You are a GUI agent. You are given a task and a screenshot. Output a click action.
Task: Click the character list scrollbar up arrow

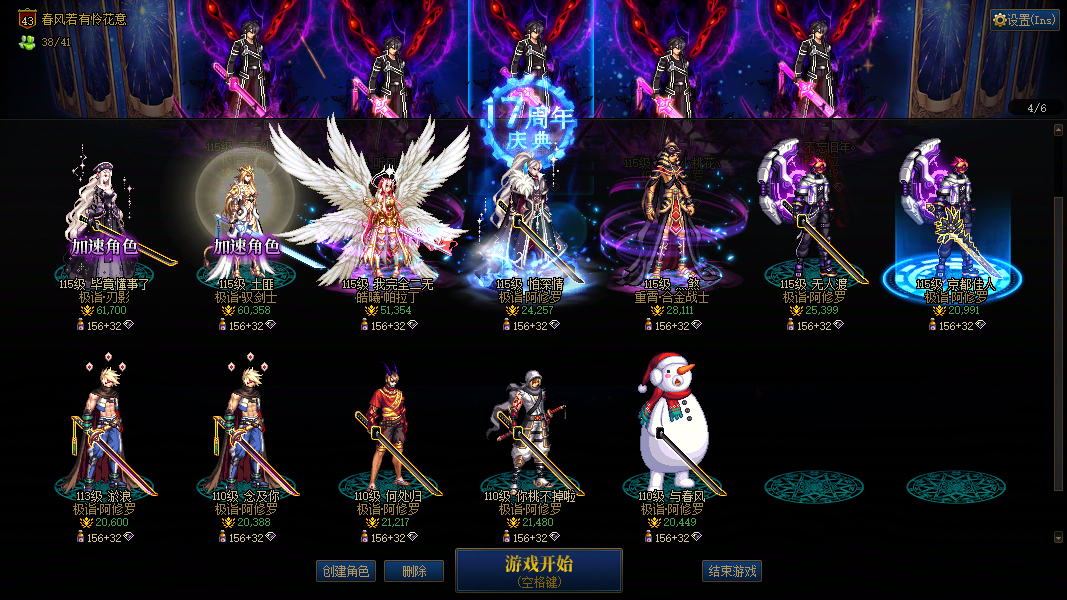coord(1058,129)
